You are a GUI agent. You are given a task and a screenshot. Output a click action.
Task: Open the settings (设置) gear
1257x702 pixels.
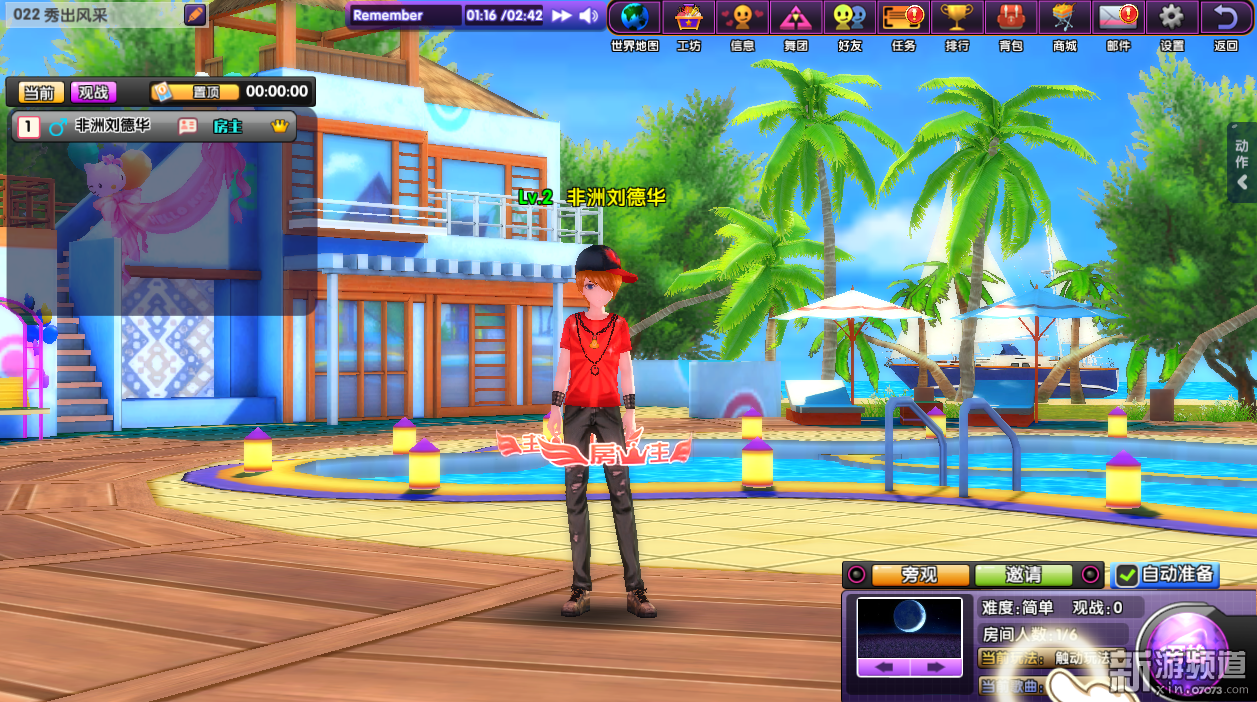point(1172,18)
